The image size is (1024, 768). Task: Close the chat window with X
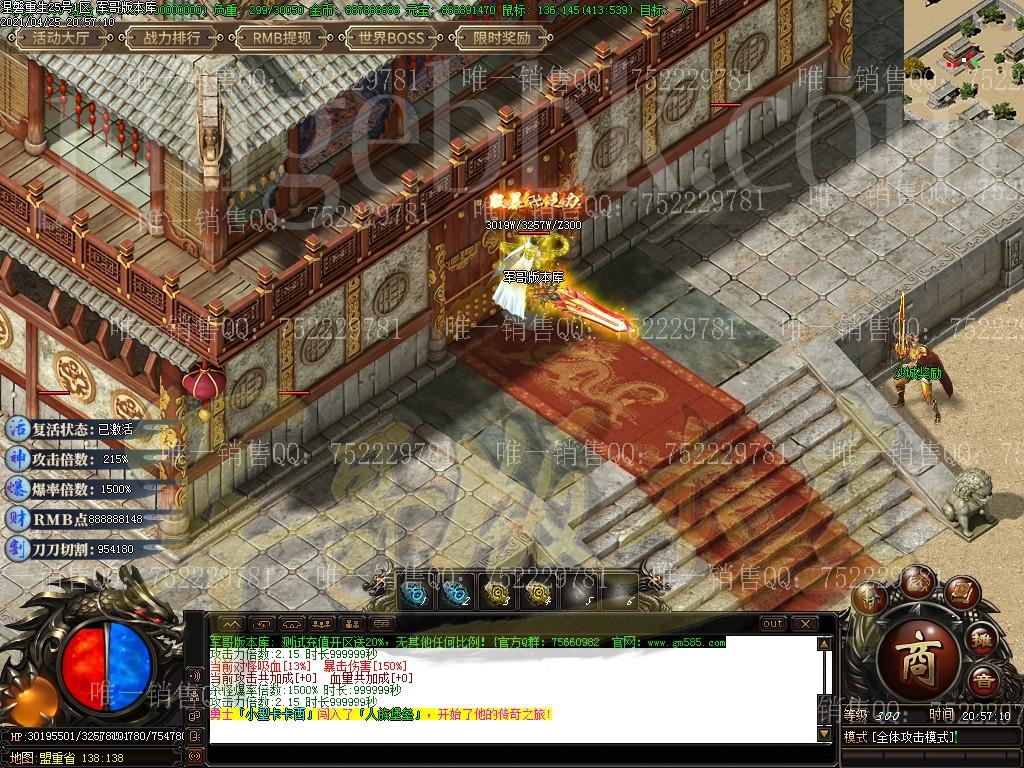click(804, 624)
